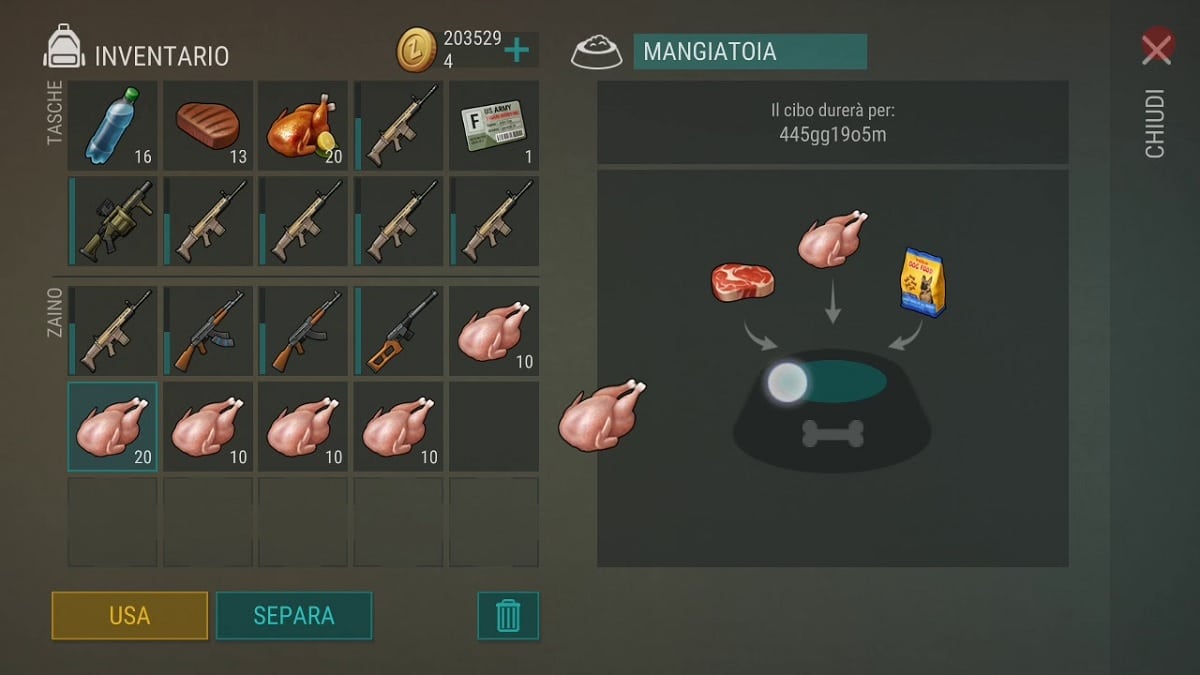1200x675 pixels.
Task: Click the raw steak icon above the bowl
Action: 743,281
